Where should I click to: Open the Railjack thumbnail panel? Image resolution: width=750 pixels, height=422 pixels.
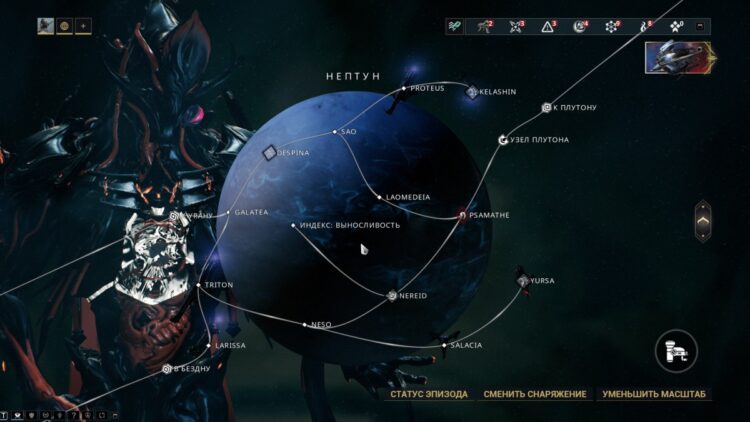tap(678, 59)
